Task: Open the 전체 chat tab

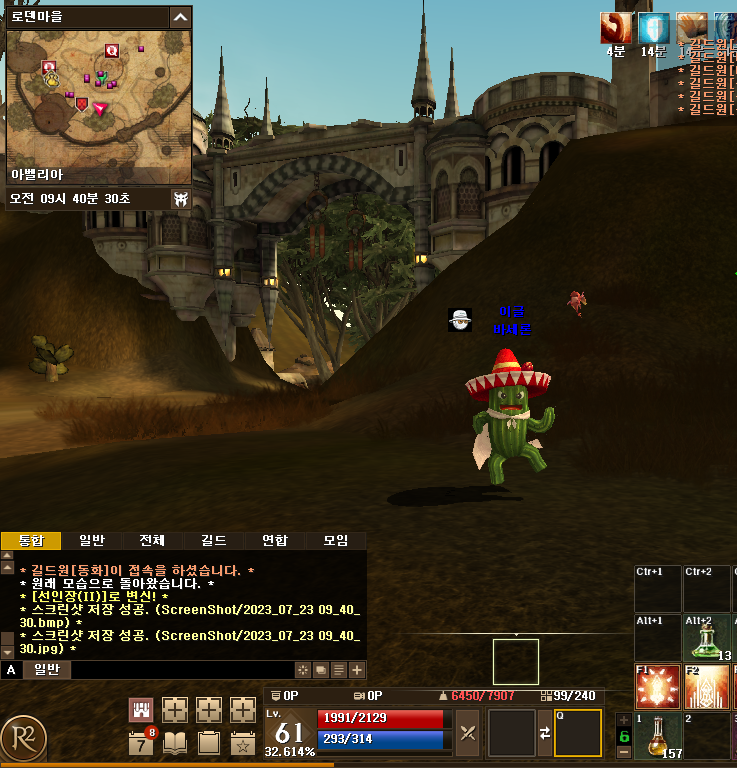Action: click(152, 541)
